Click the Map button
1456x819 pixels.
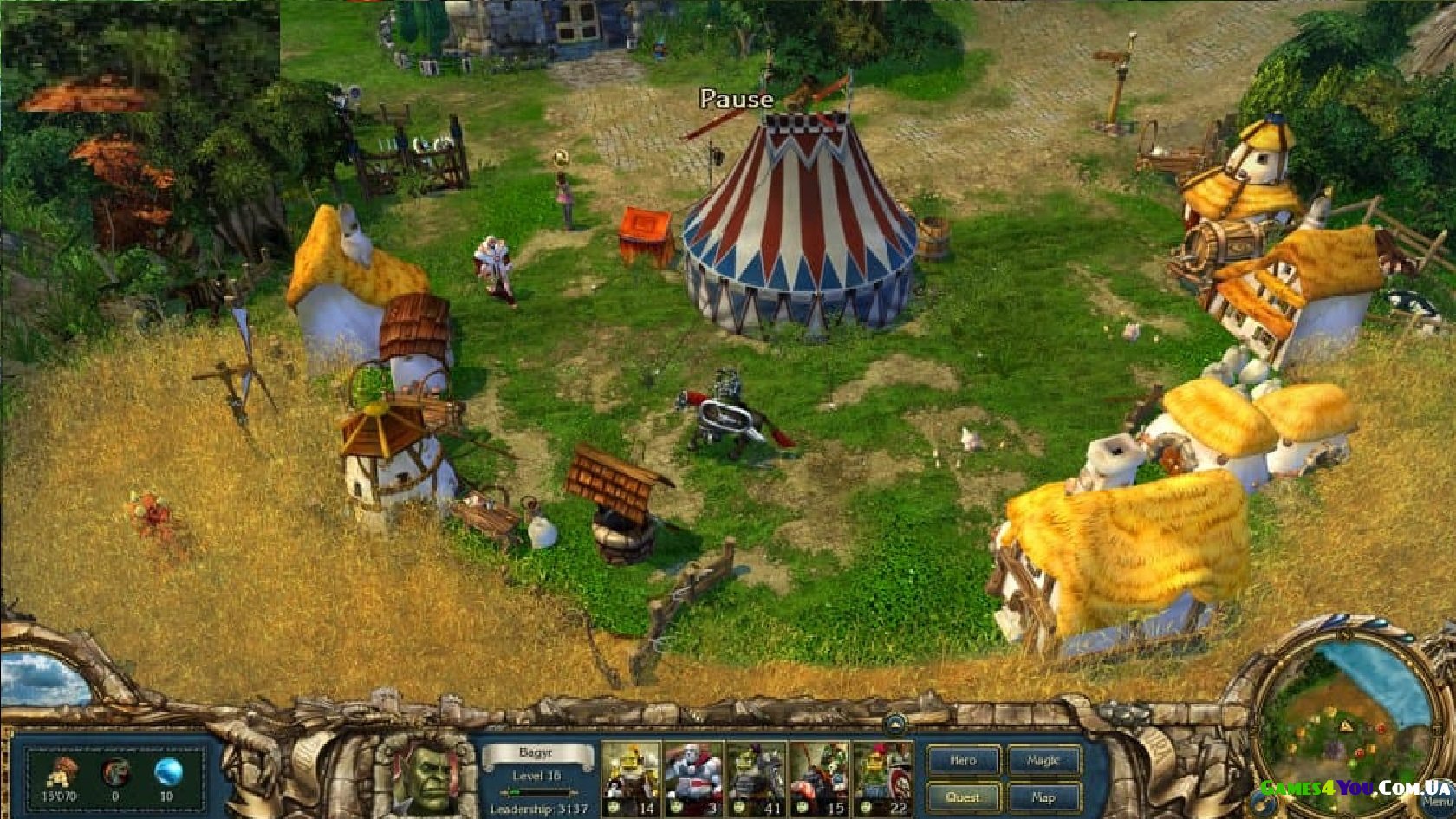click(x=1043, y=797)
